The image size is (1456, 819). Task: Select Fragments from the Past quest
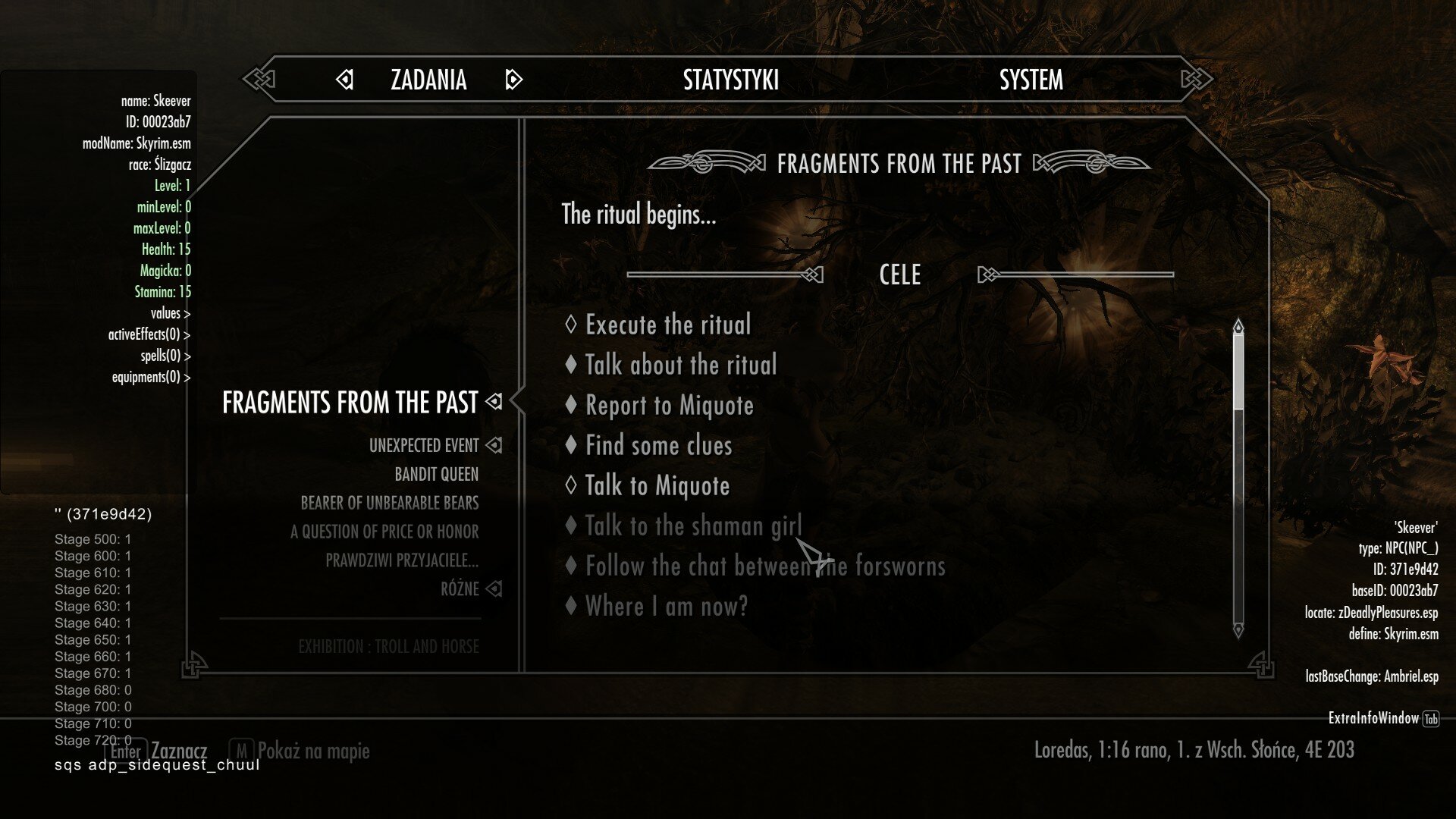350,402
